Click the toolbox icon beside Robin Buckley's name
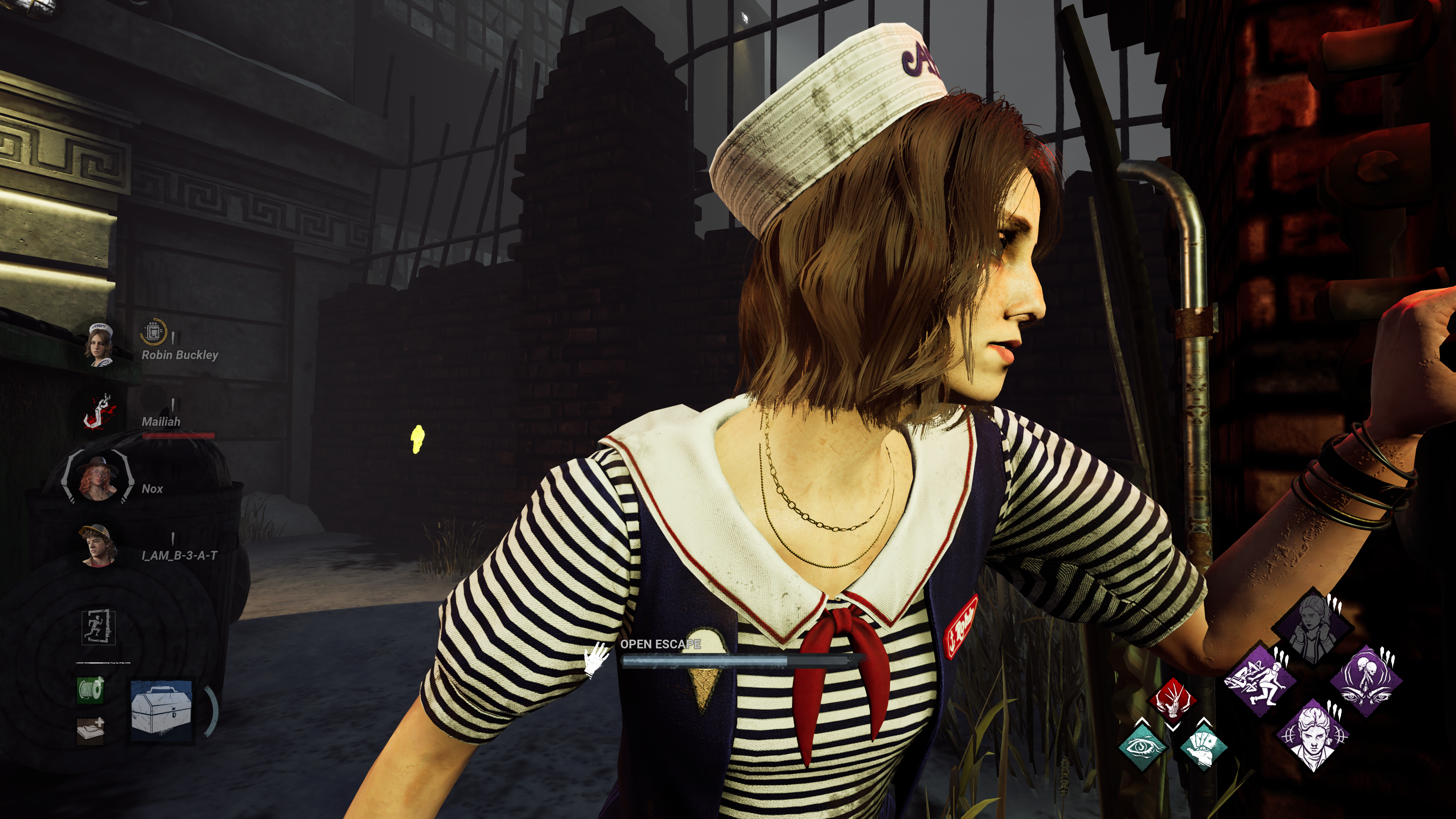Image resolution: width=1456 pixels, height=819 pixels. coord(153,332)
